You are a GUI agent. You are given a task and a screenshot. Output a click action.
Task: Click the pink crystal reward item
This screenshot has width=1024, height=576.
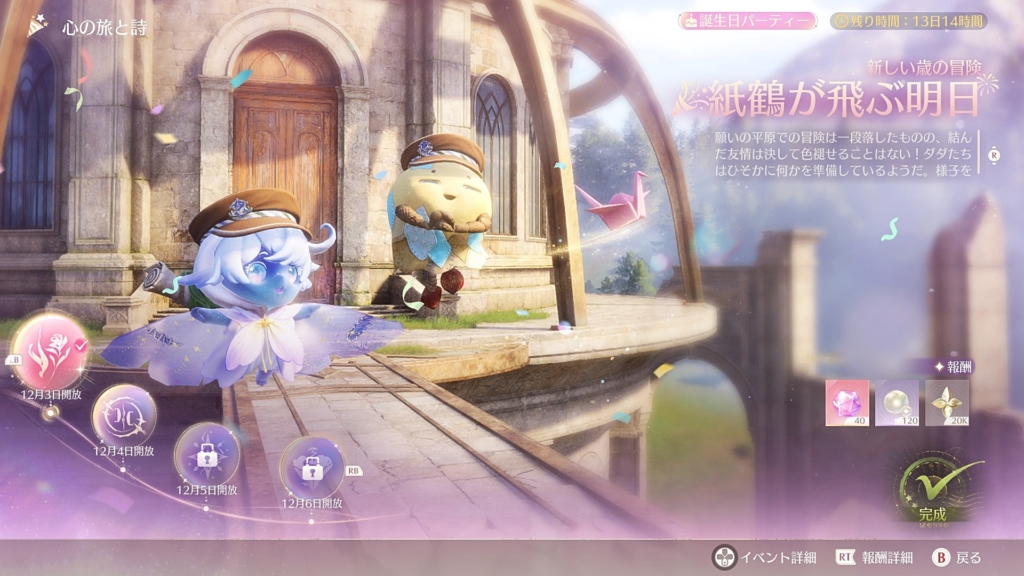coord(846,402)
